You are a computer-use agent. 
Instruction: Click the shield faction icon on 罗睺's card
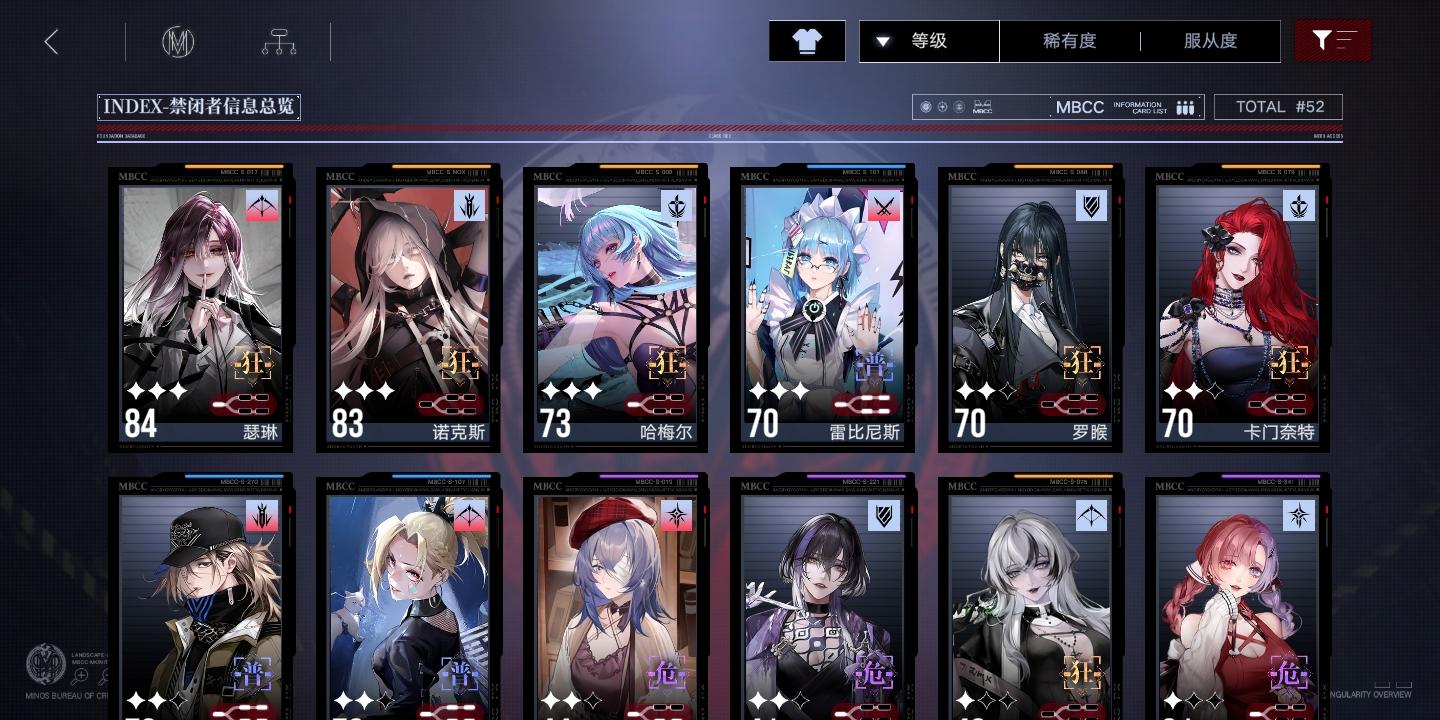coord(1091,207)
